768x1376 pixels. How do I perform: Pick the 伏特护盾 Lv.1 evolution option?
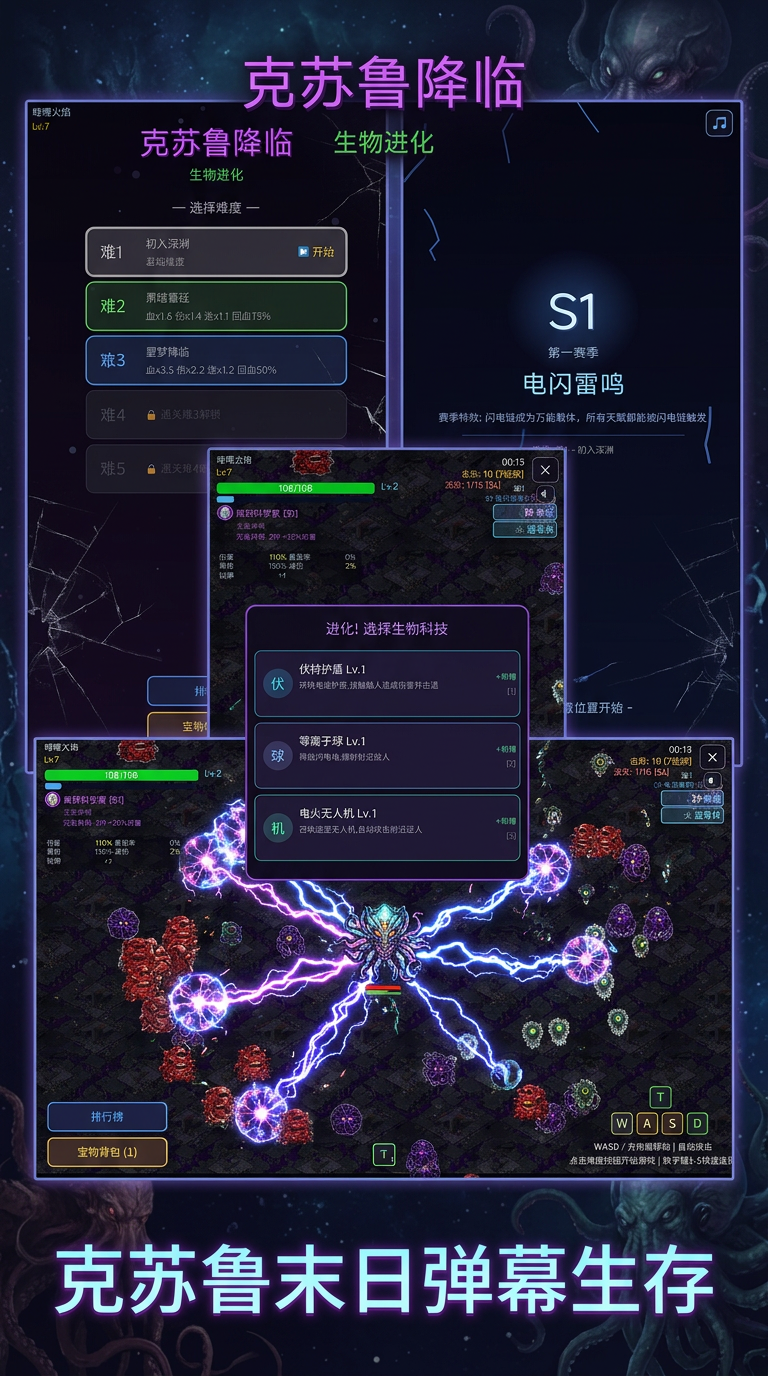[x=387, y=683]
